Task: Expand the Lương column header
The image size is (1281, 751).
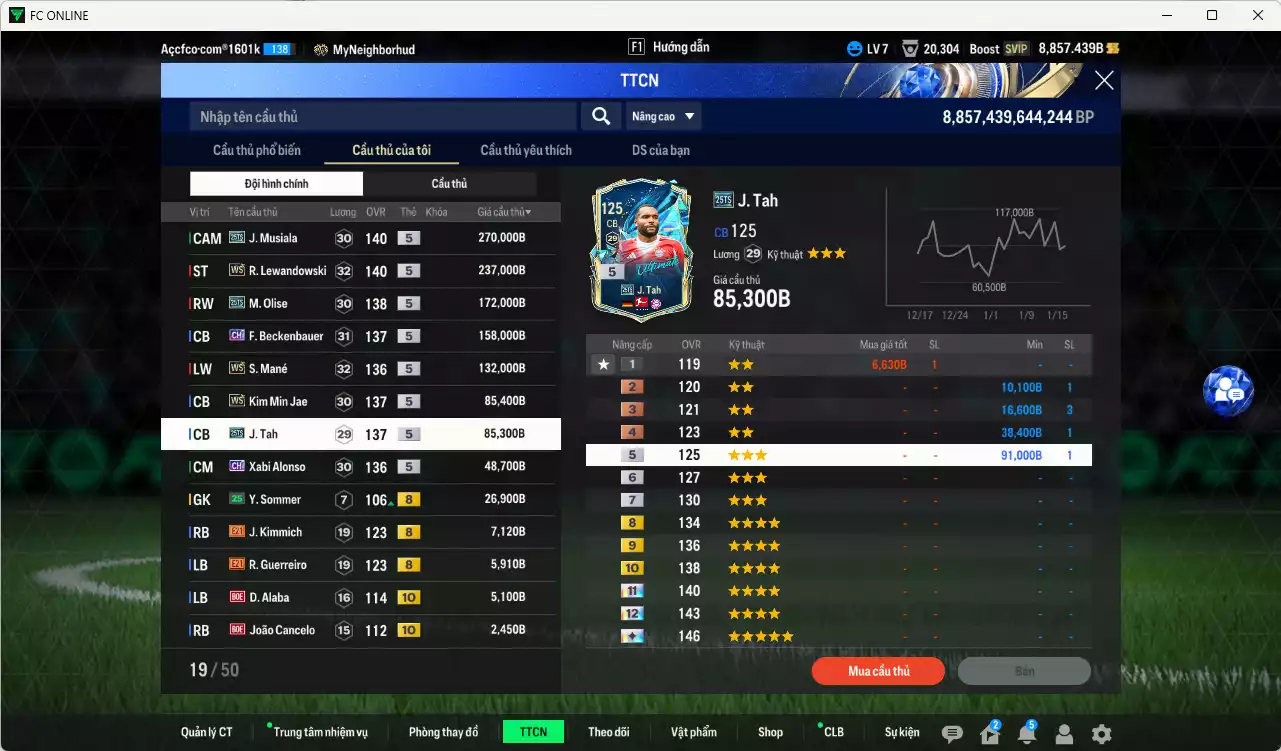Action: (x=342, y=211)
